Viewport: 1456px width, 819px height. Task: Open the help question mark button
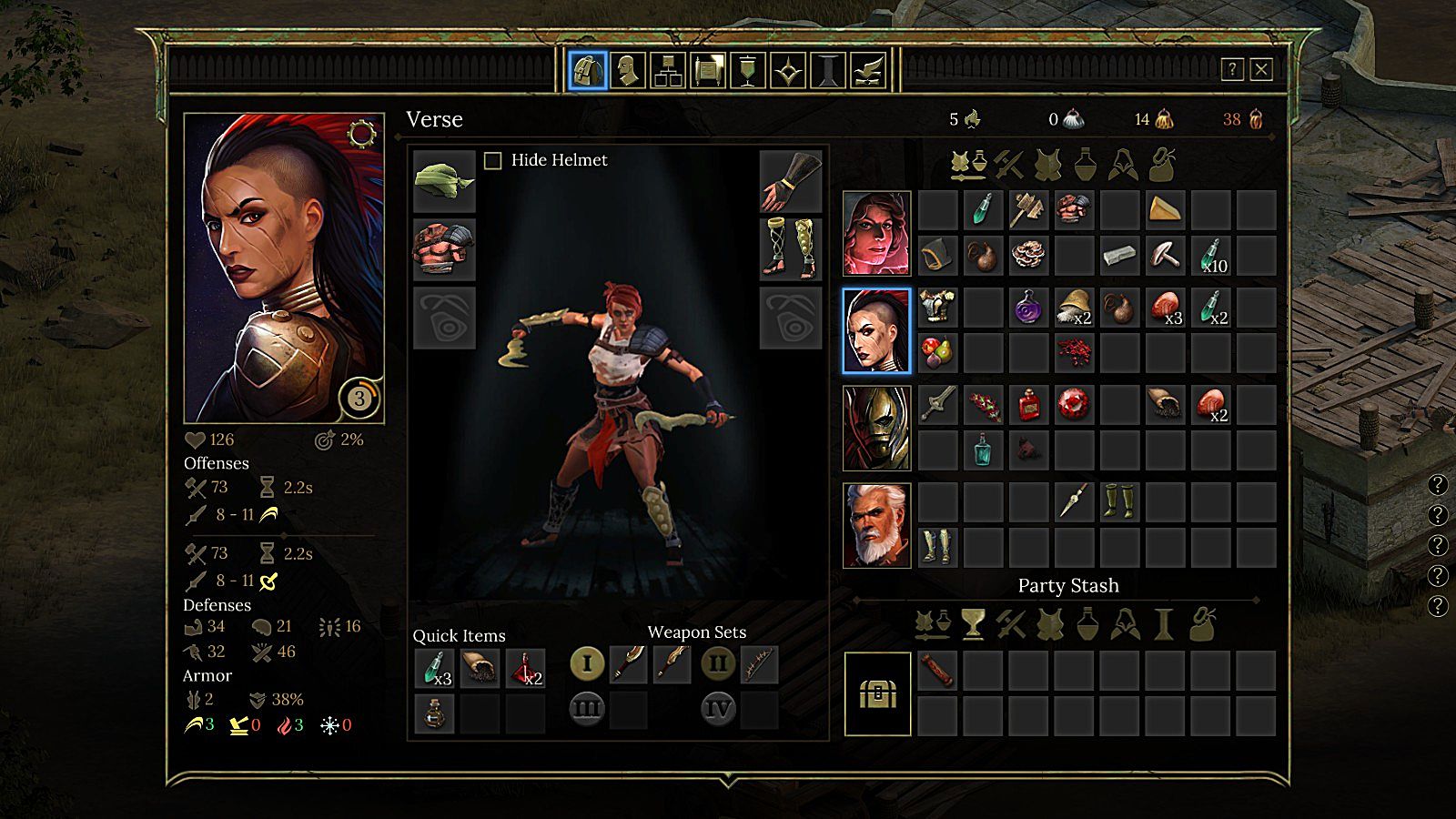(1232, 69)
